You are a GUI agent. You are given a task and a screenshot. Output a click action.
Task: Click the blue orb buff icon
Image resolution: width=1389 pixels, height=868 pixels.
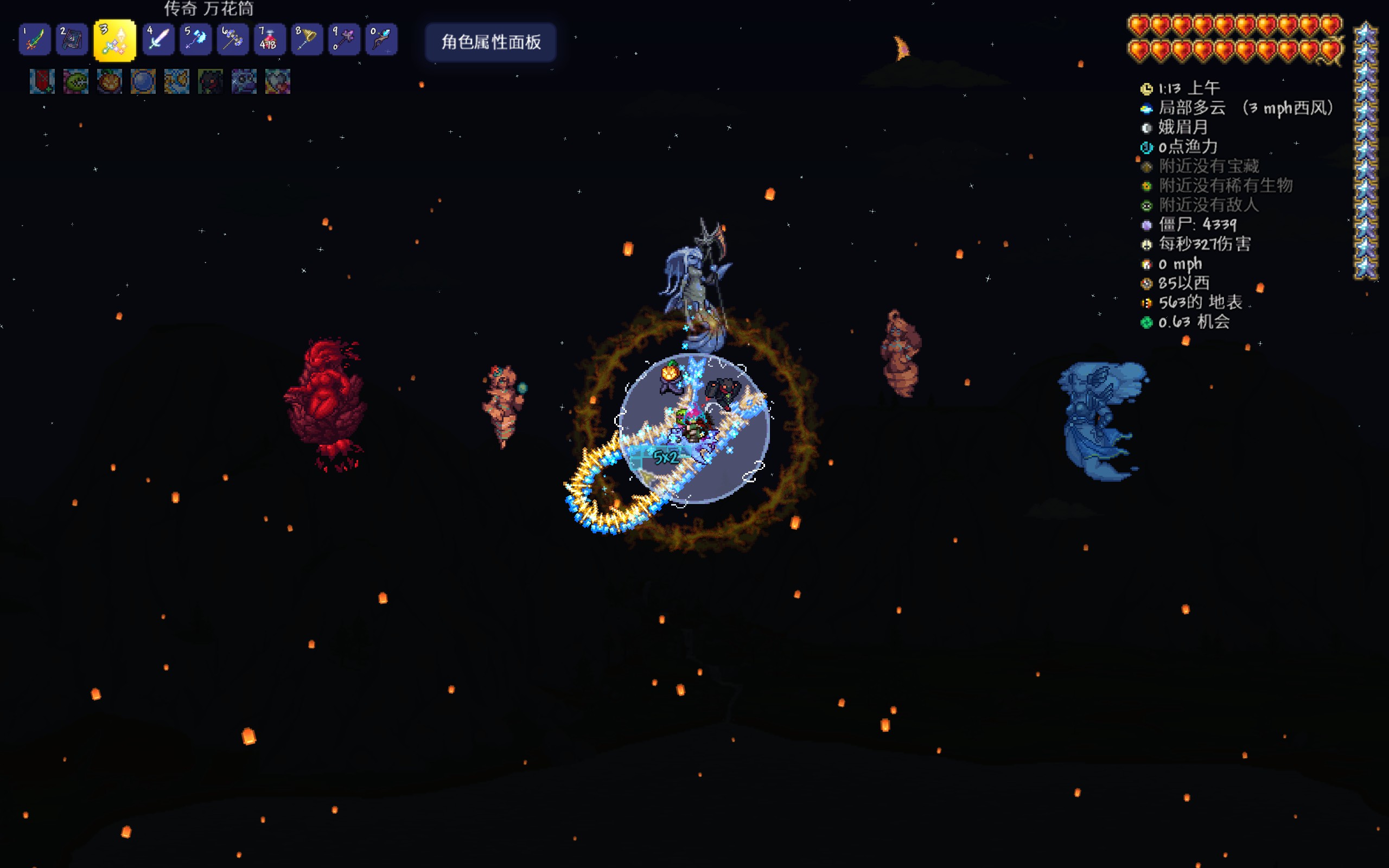143,81
